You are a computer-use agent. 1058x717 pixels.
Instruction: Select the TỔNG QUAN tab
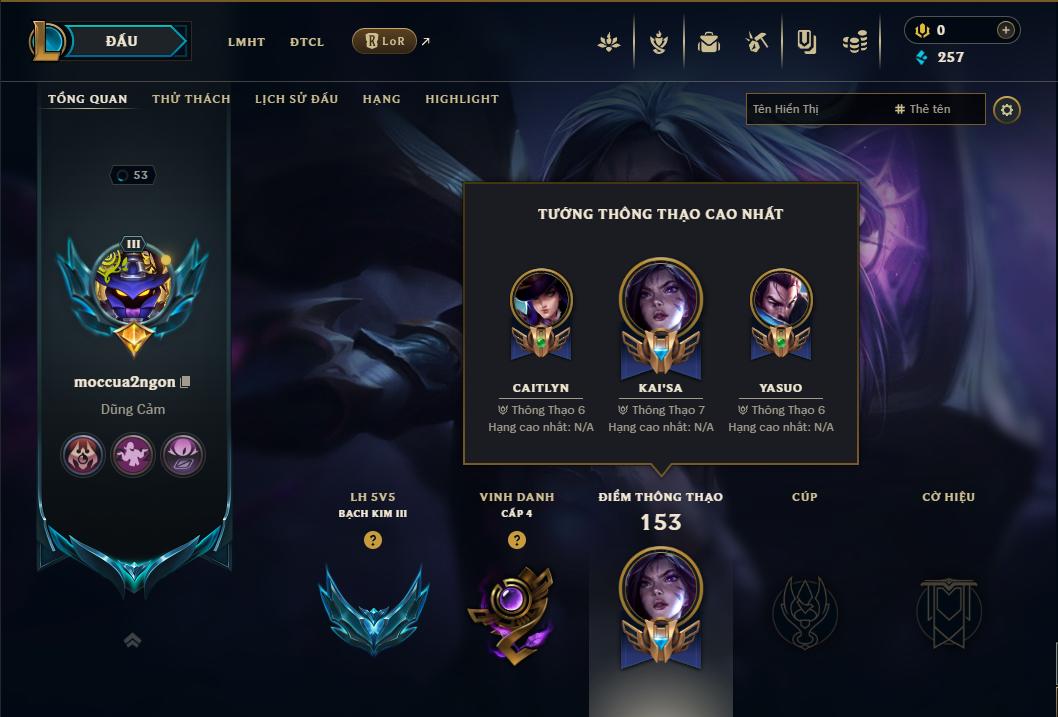tap(88, 99)
